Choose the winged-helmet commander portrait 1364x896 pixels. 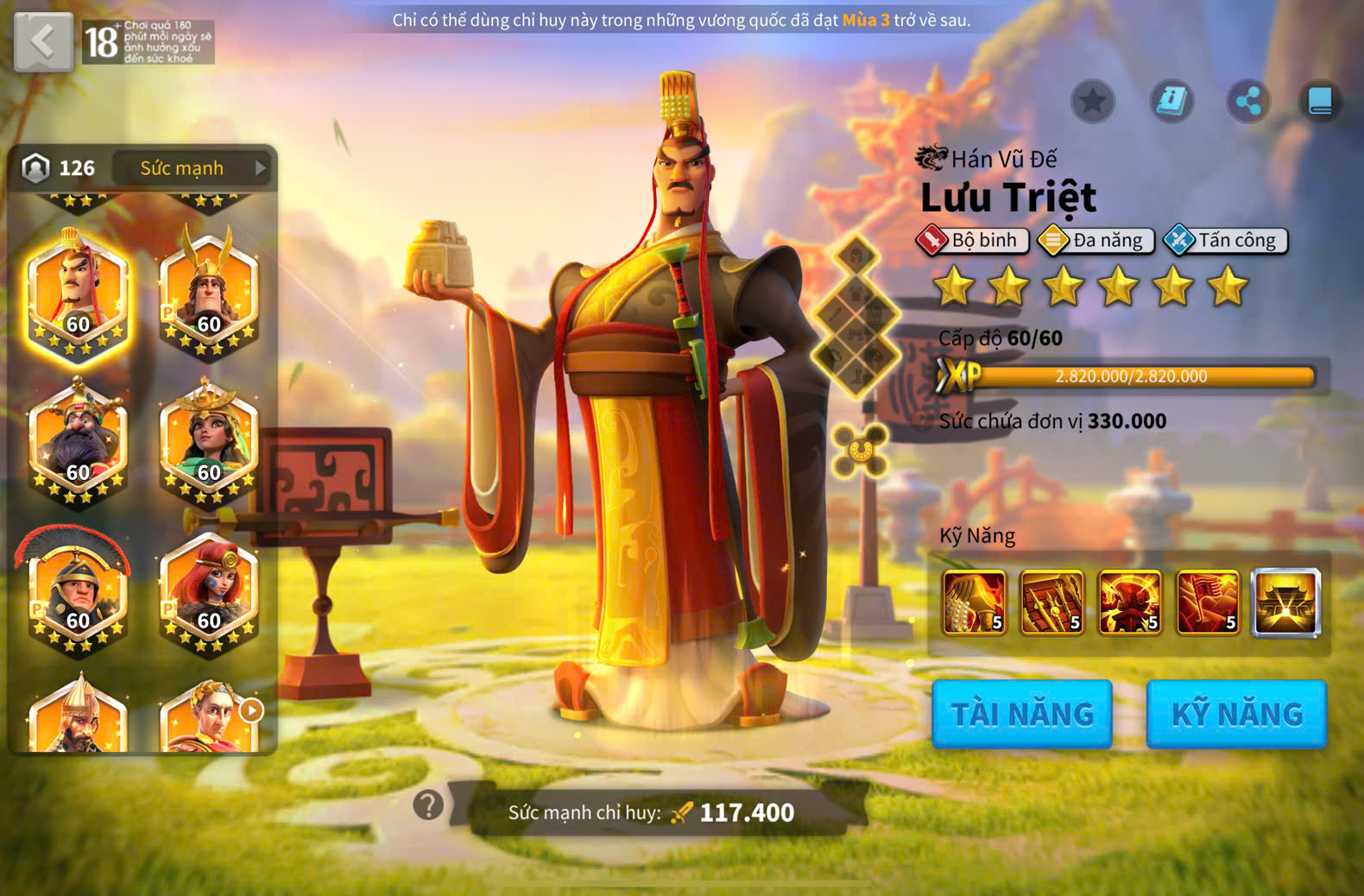click(209, 295)
